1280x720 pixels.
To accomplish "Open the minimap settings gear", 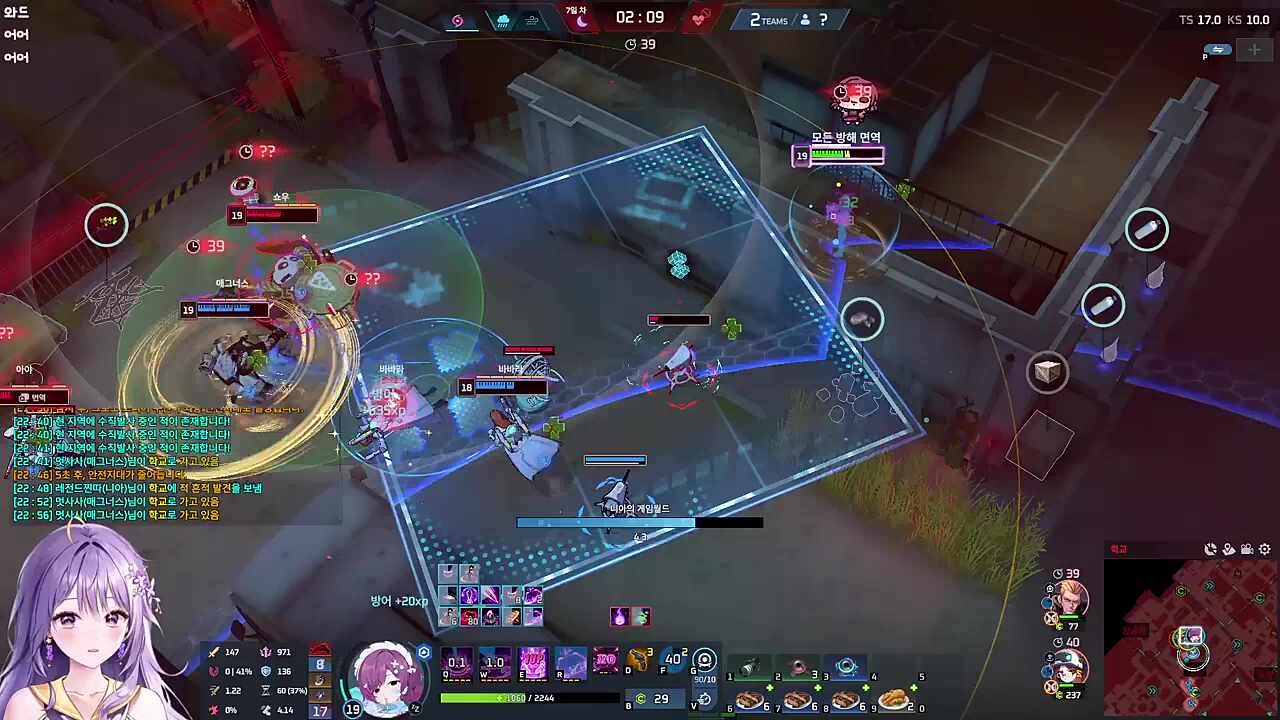I will pyautogui.click(x=1265, y=549).
